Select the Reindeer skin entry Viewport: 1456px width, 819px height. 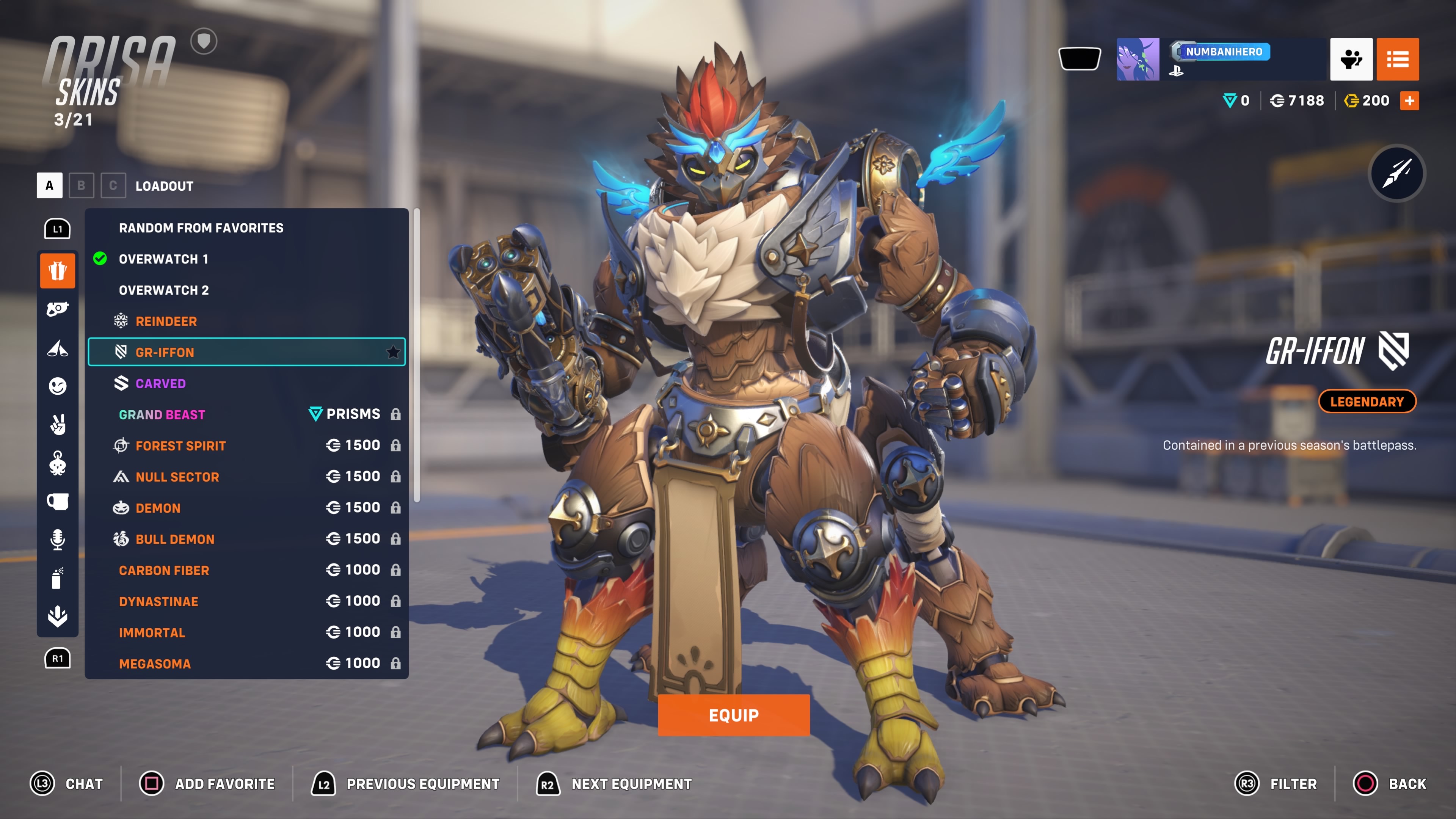pyautogui.click(x=166, y=321)
